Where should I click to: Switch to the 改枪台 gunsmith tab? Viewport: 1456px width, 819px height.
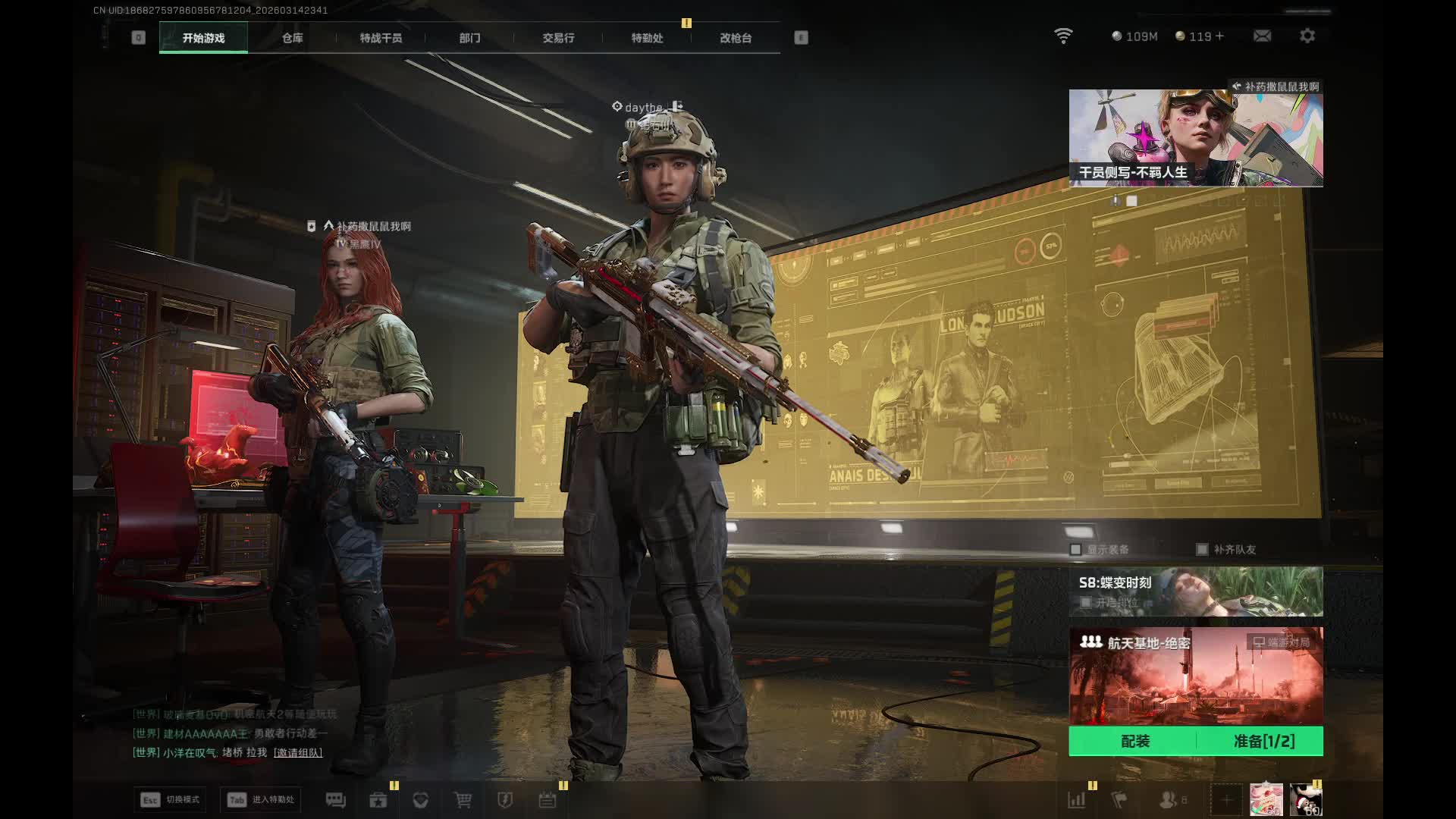click(736, 38)
